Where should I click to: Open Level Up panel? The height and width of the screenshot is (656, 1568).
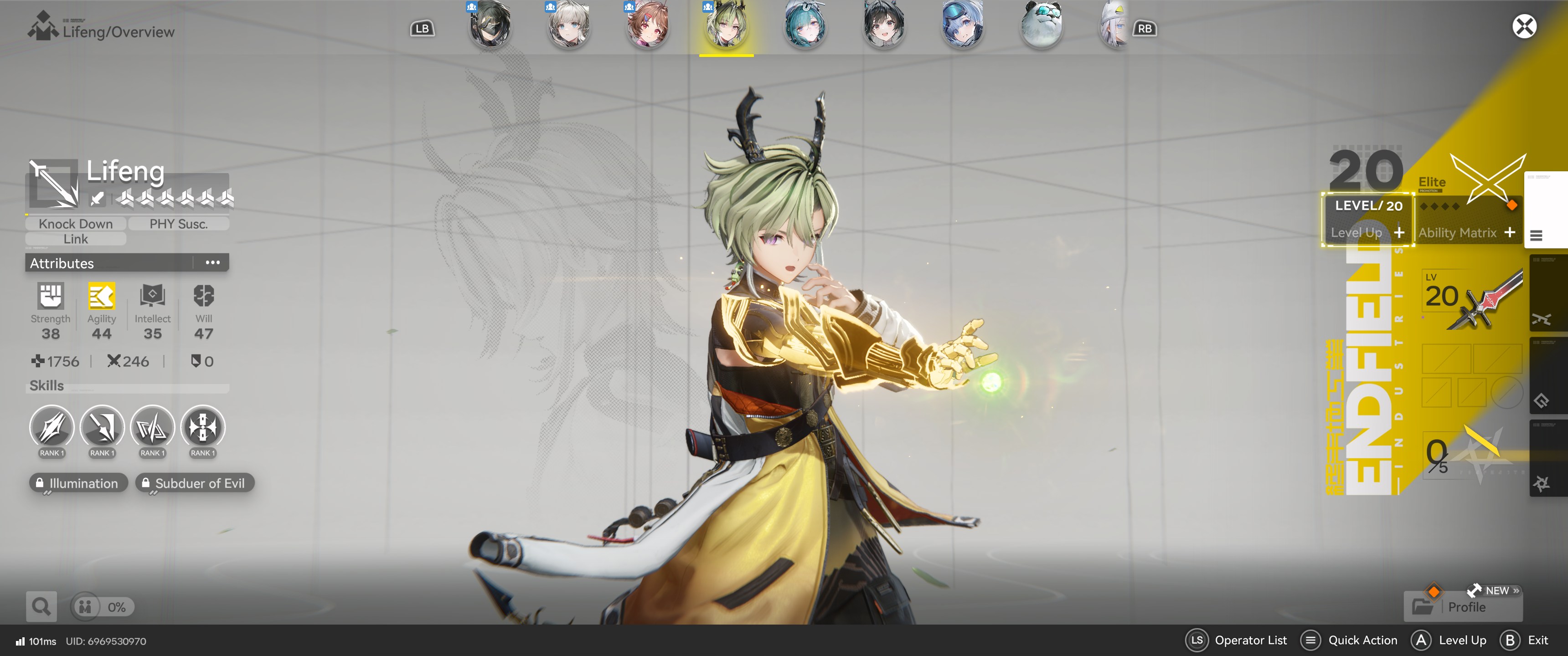(x=1367, y=232)
